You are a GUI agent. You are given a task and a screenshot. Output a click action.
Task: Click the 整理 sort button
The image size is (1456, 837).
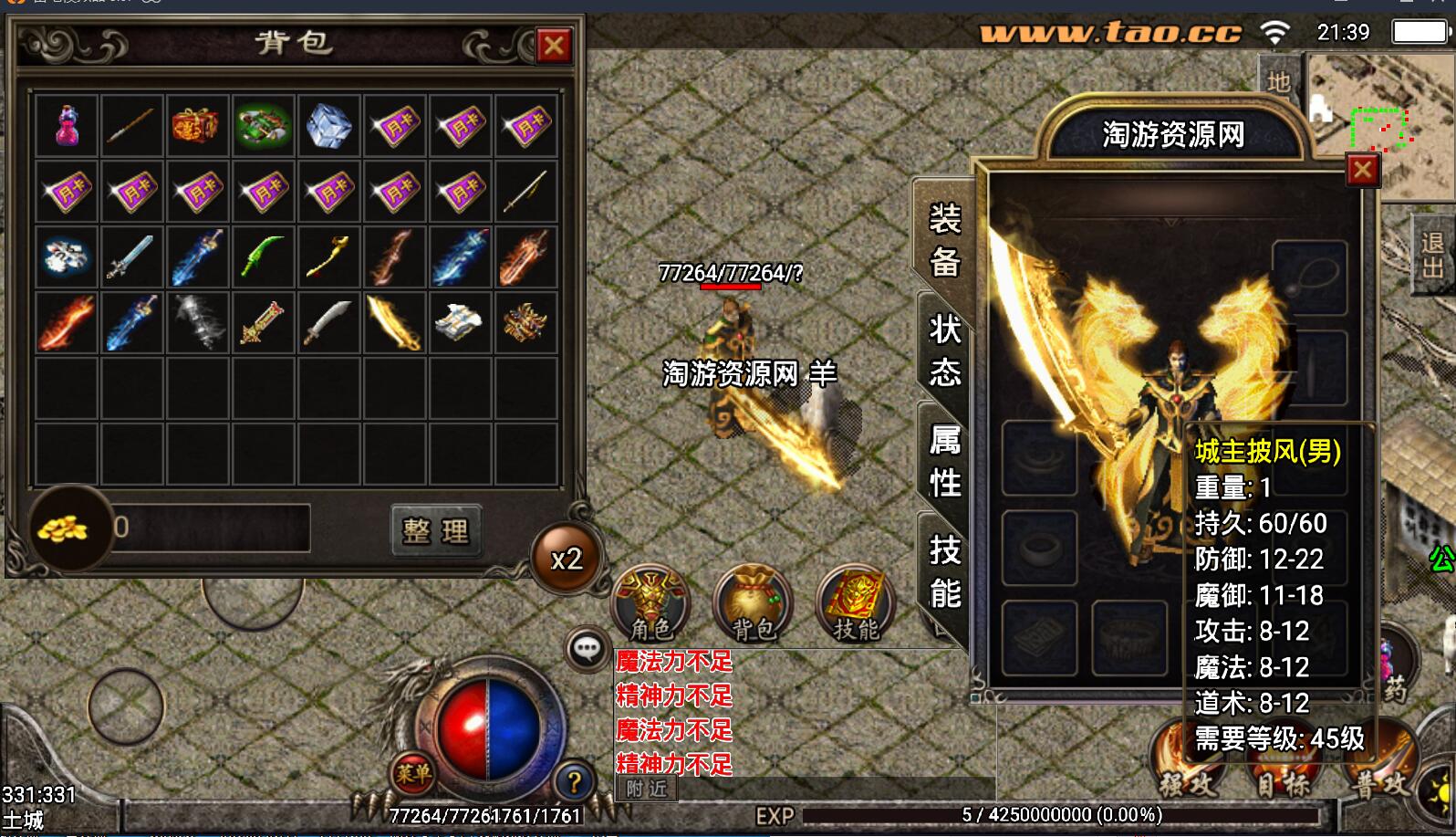[x=436, y=530]
